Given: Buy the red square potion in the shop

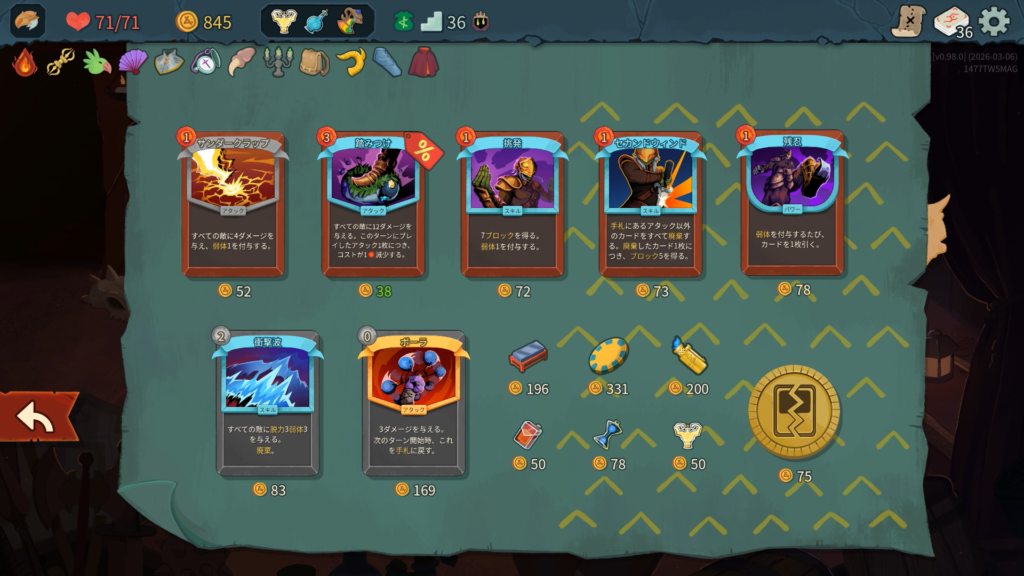Looking at the screenshot, I should [527, 434].
